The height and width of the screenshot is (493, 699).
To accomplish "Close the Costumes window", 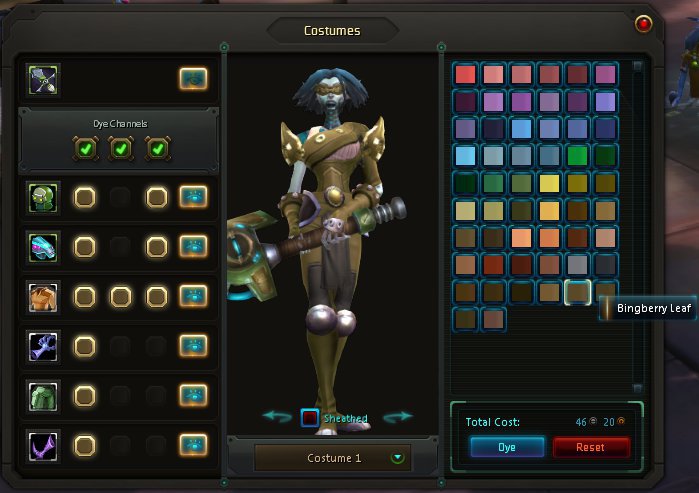I will tap(643, 23).
